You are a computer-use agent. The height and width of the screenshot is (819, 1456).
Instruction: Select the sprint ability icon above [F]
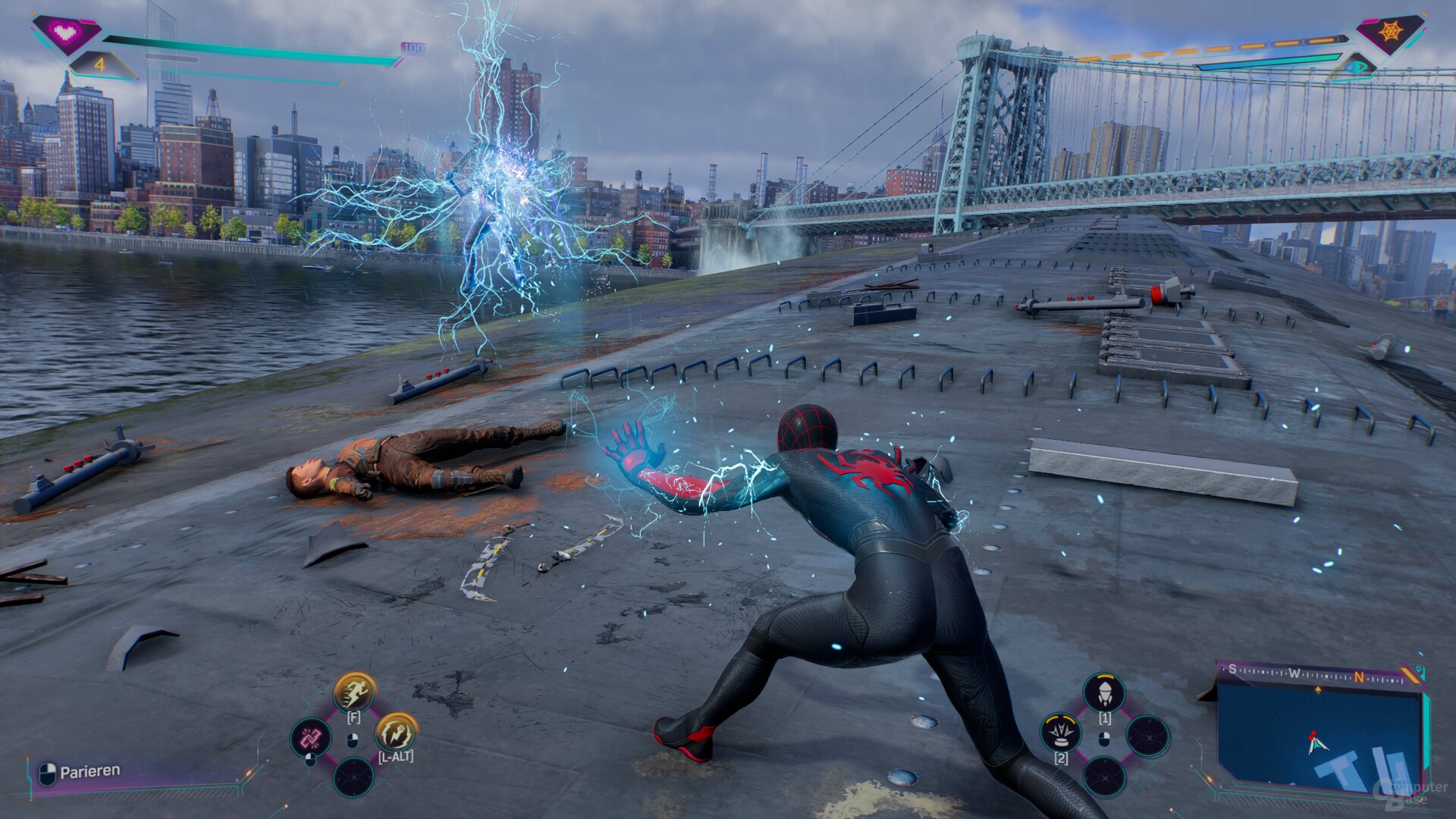point(353,692)
